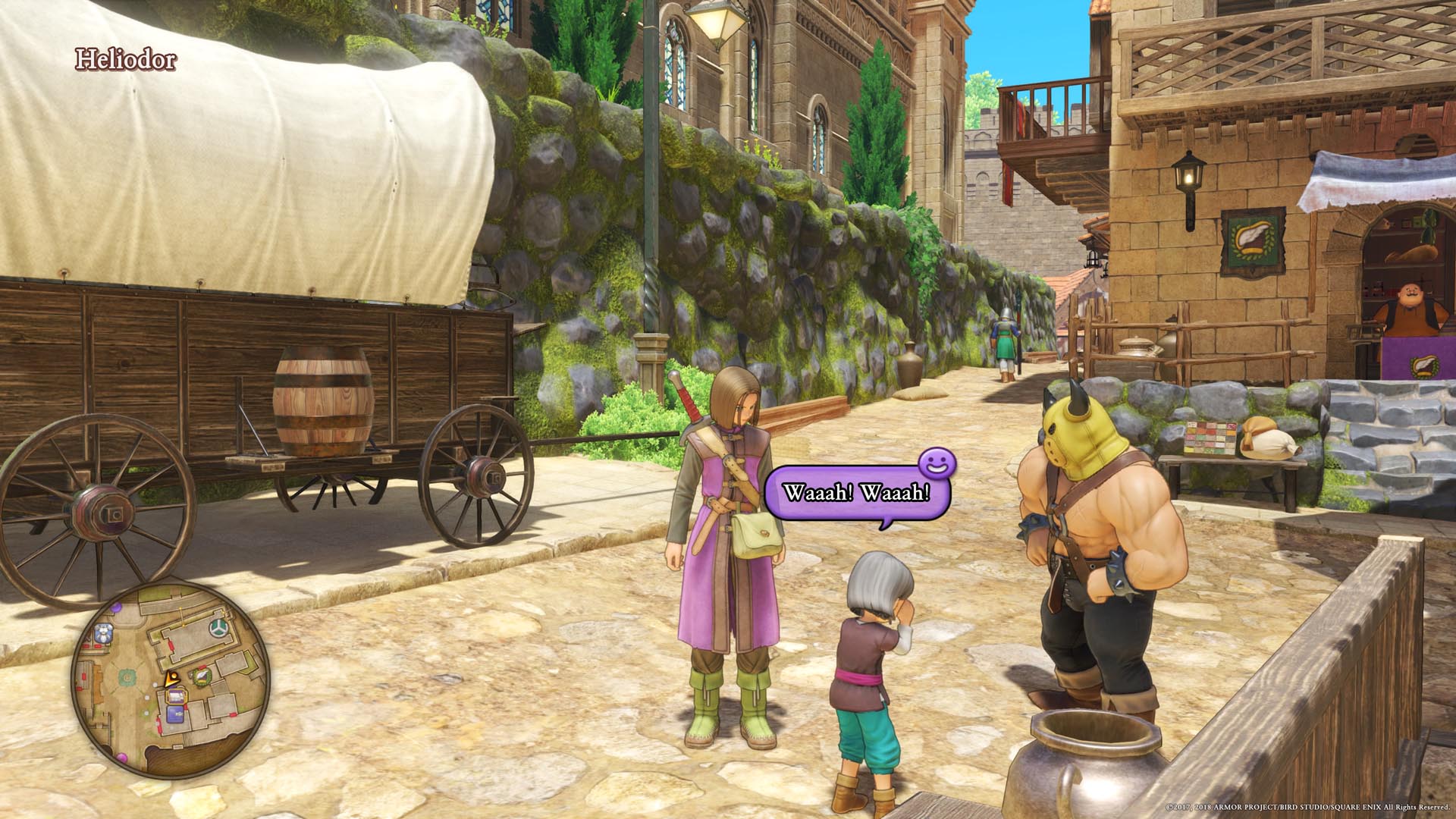Select the feather shop icon on the minimap
Image resolution: width=1456 pixels, height=819 pixels.
tap(201, 676)
